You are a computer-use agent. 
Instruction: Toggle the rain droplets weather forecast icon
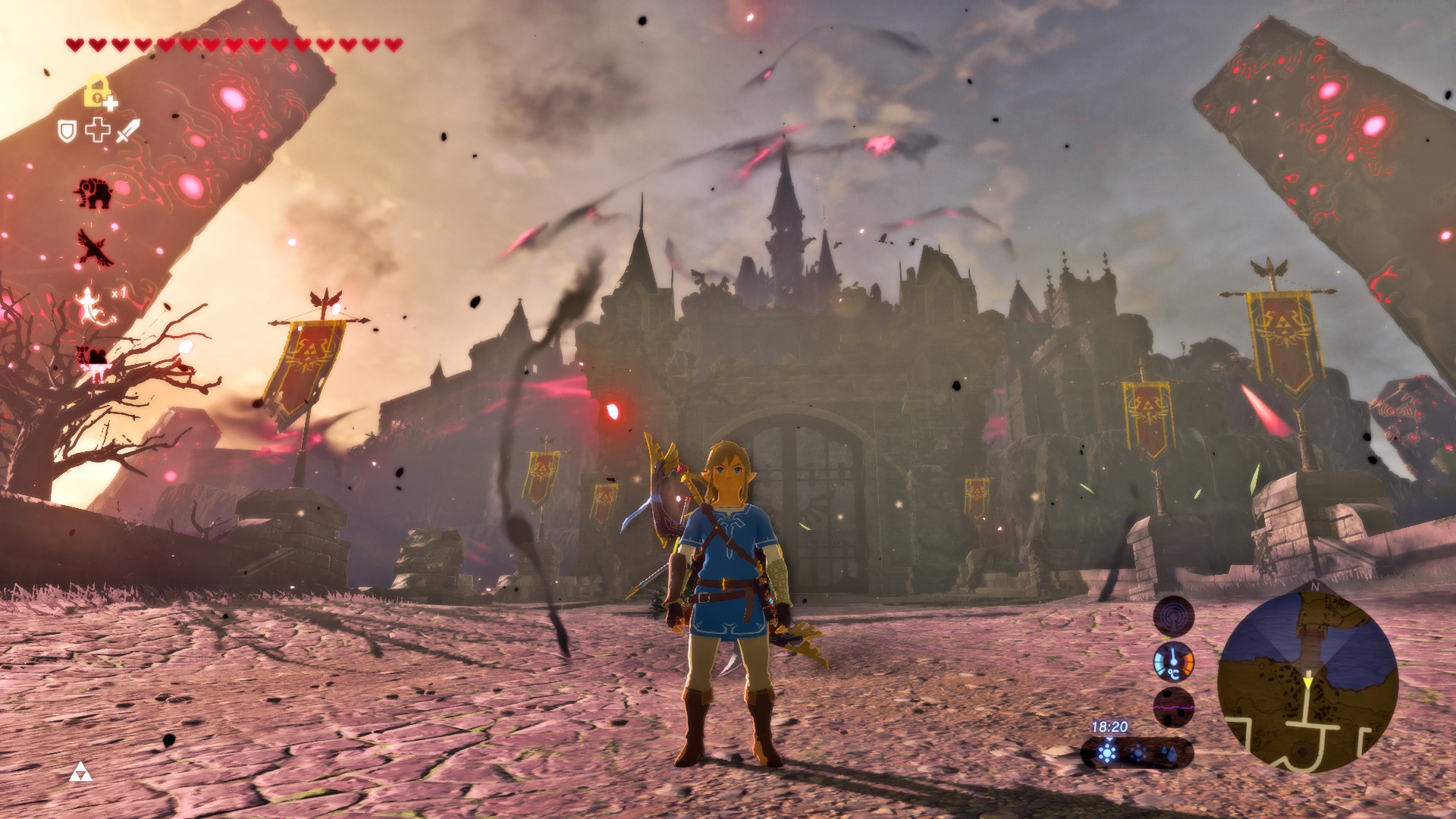[1169, 755]
